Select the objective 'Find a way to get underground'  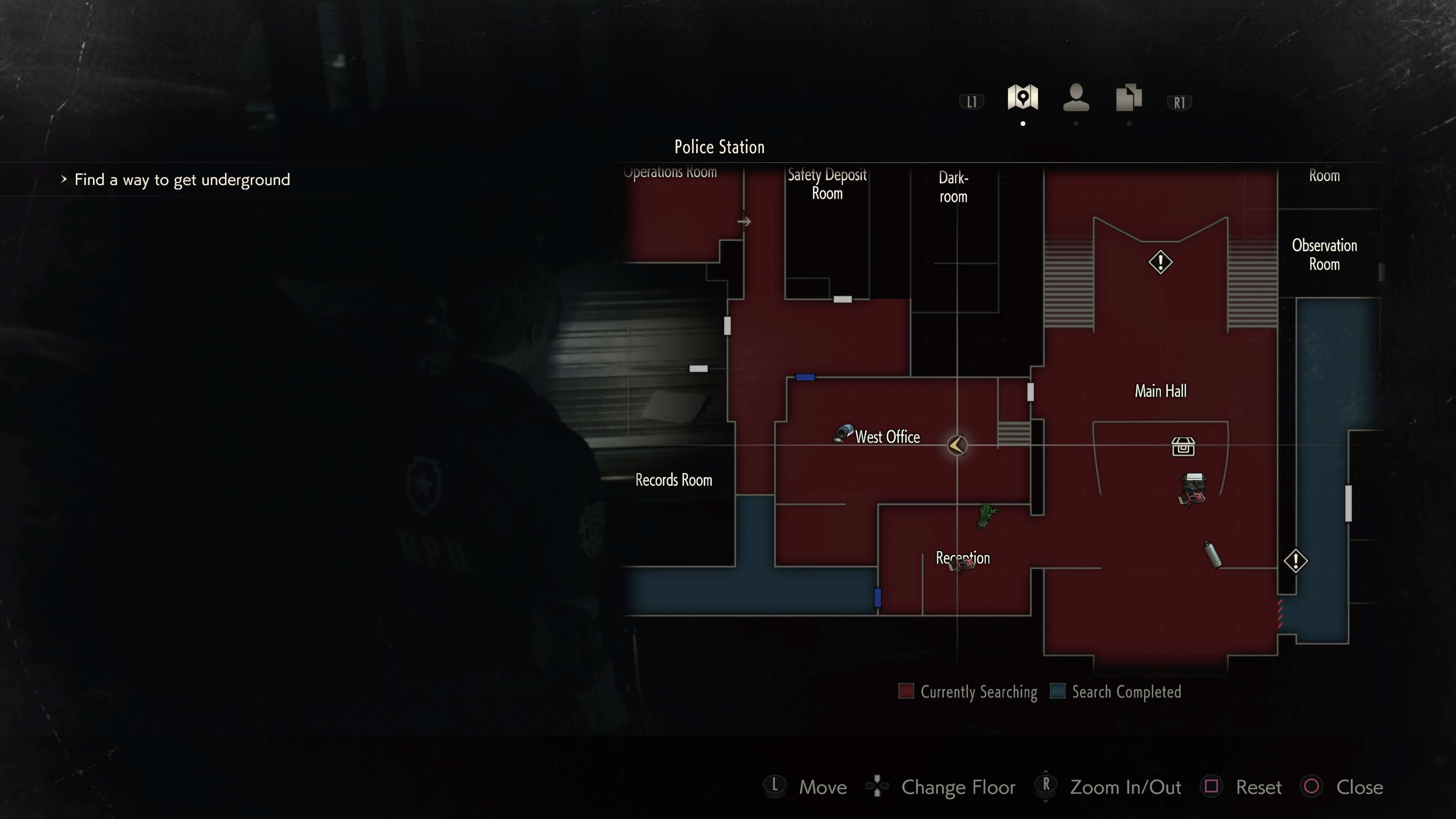182,180
